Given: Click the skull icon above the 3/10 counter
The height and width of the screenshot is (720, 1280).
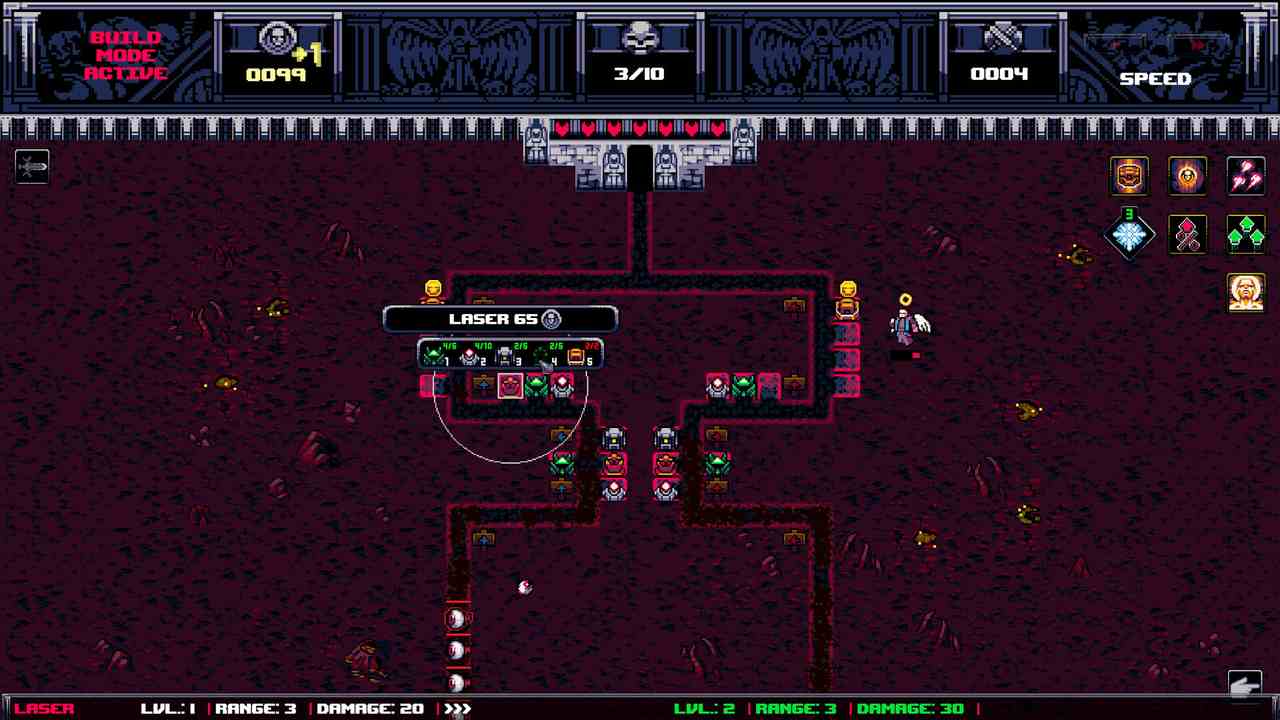Looking at the screenshot, I should [640, 38].
